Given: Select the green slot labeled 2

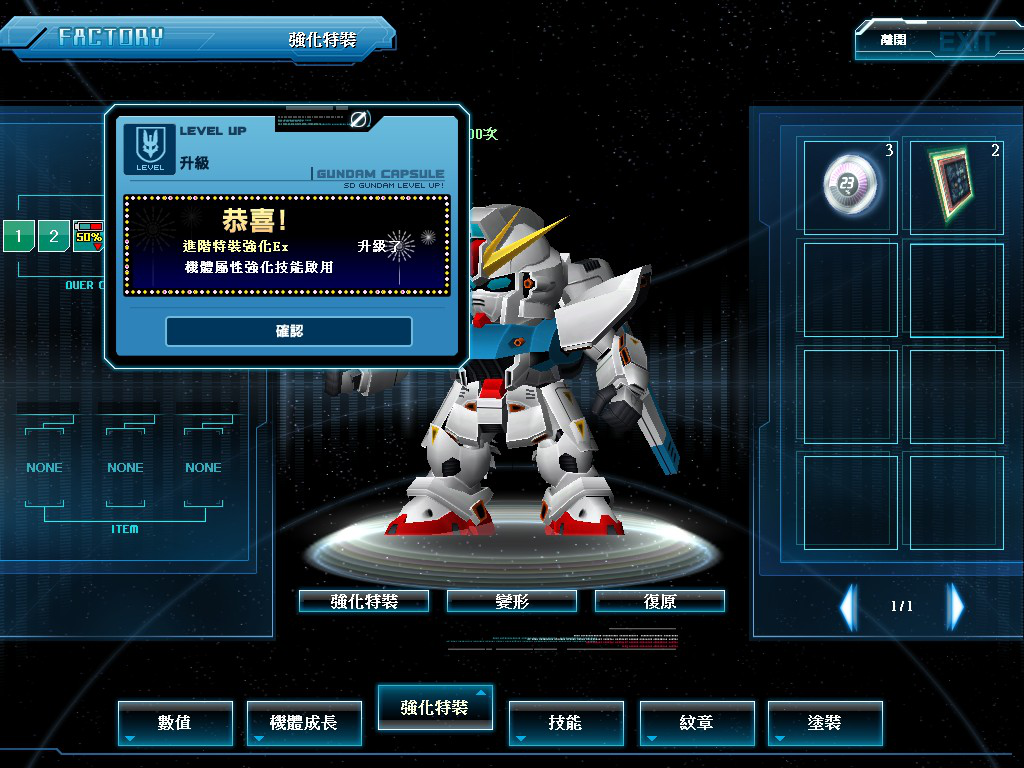Looking at the screenshot, I should (x=54, y=237).
